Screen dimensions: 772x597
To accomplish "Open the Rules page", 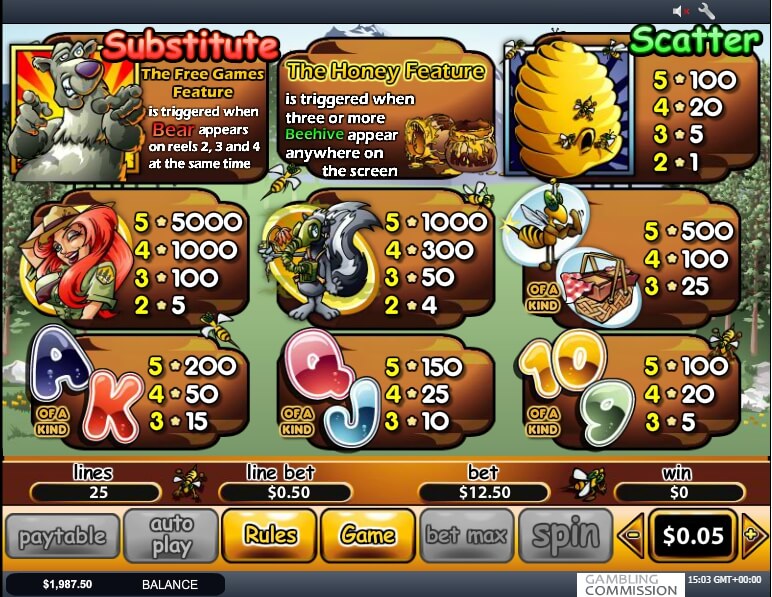I will tap(270, 536).
